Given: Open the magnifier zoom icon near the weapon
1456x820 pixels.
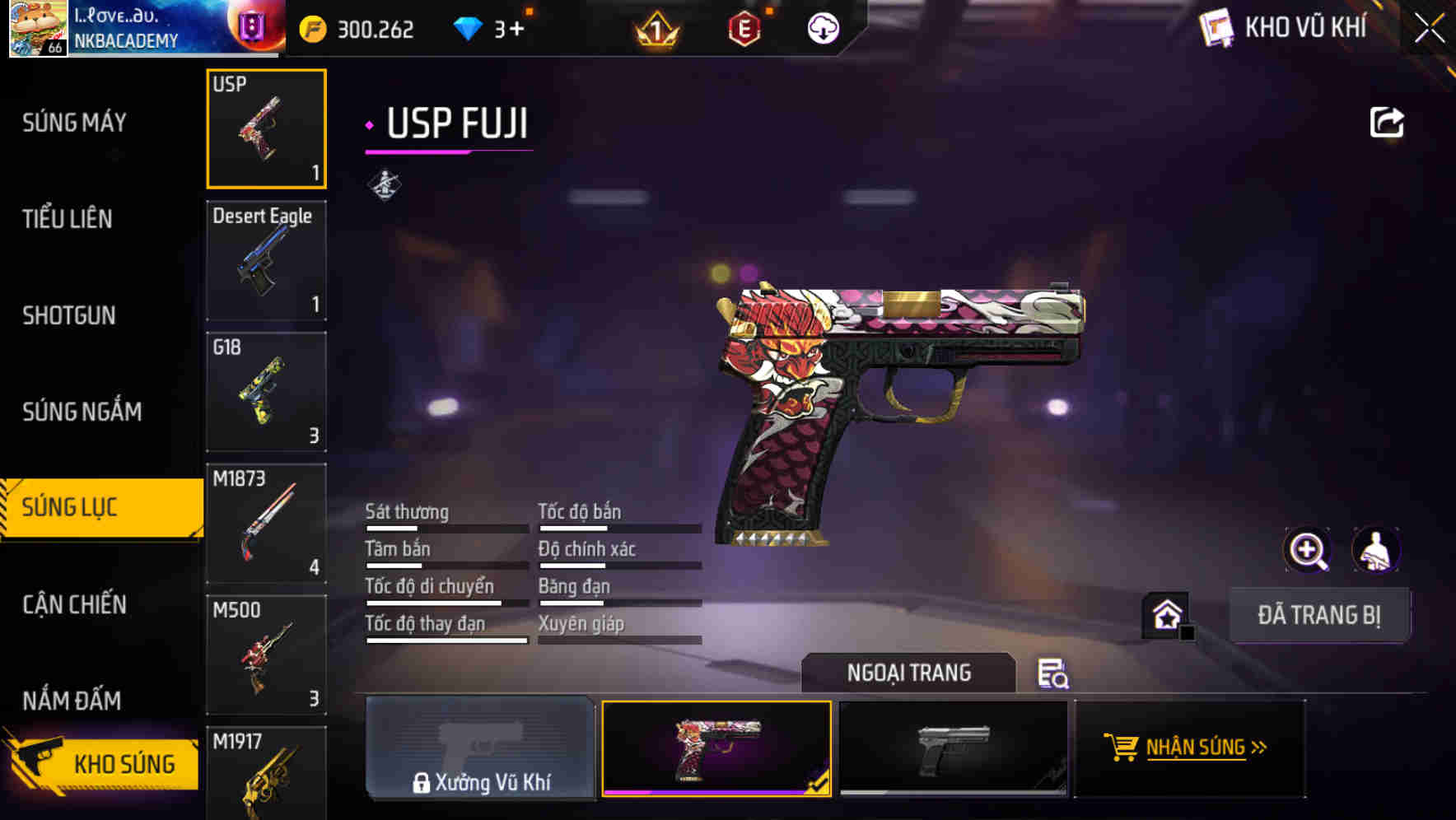Looking at the screenshot, I should click(x=1308, y=550).
